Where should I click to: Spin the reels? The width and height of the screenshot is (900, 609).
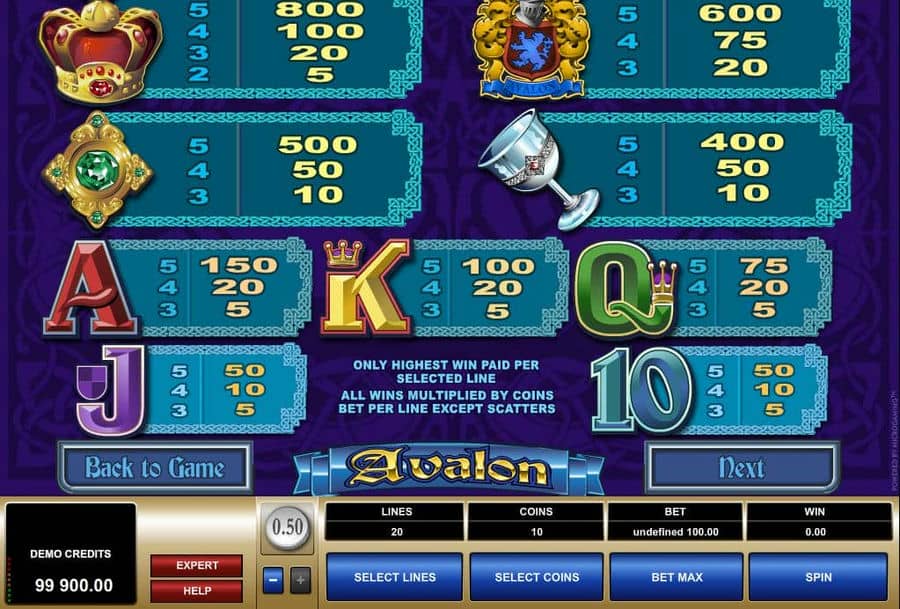point(818,577)
